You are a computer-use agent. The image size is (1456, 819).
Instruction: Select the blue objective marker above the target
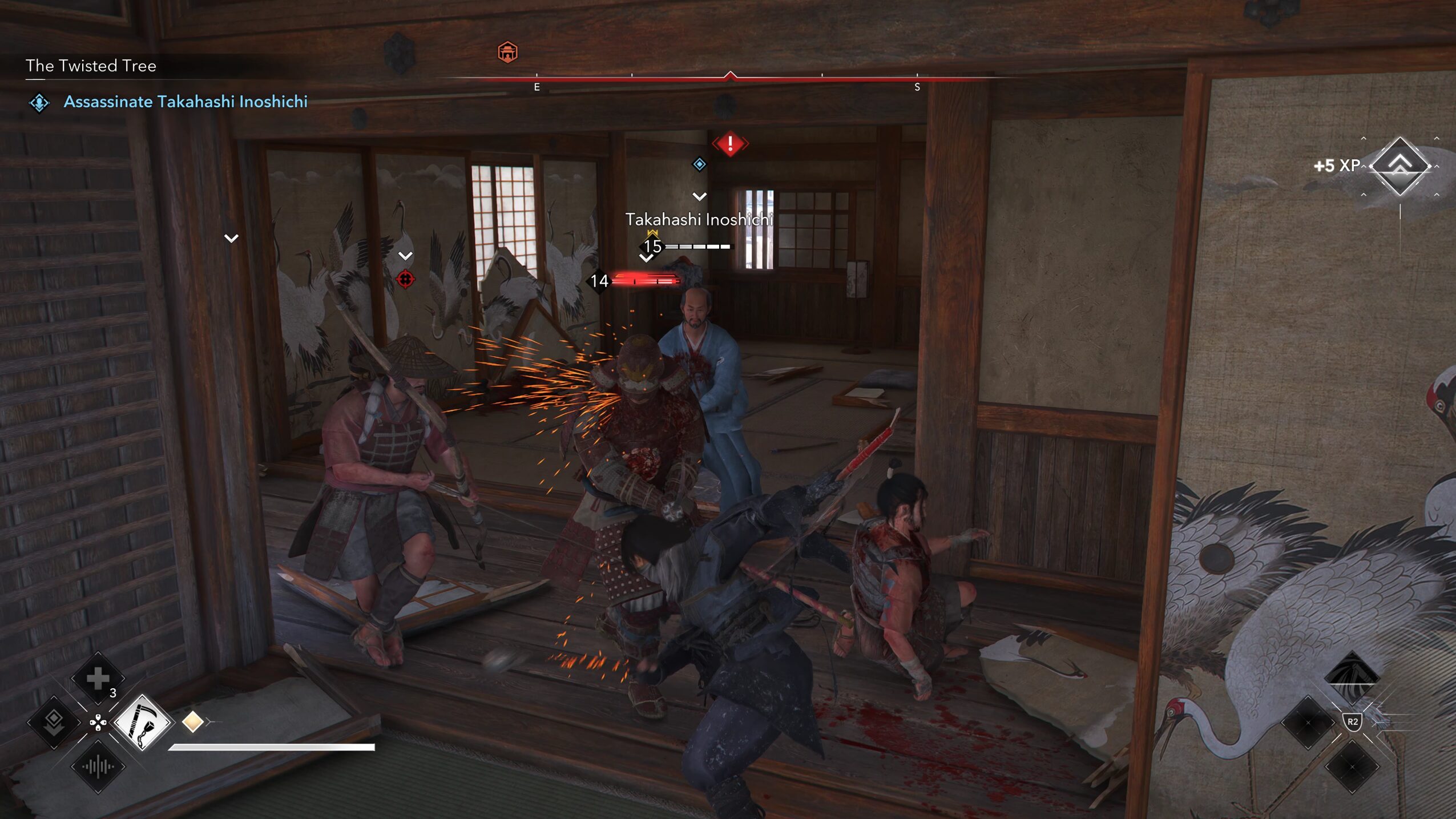699,164
